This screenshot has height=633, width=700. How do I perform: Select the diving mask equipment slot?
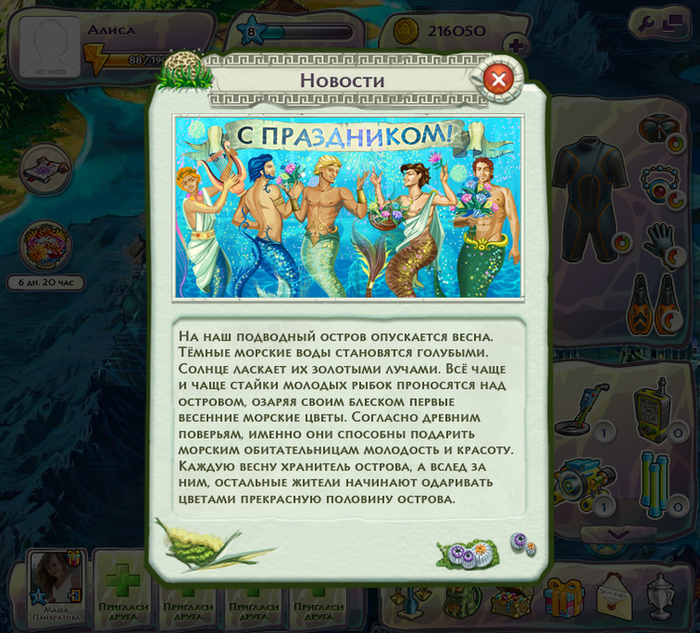[657, 130]
